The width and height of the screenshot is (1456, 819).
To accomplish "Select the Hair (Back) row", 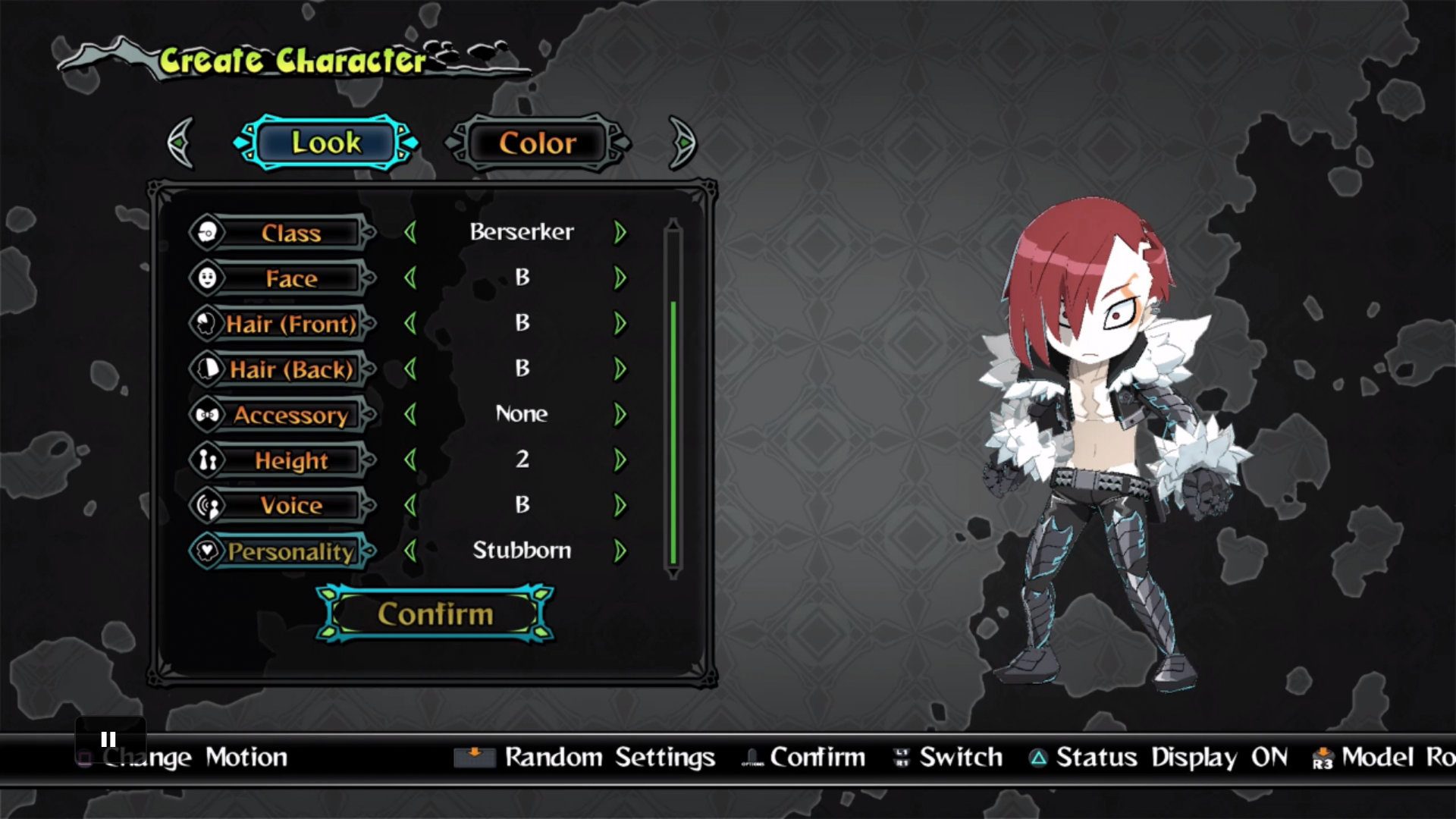I will coord(290,369).
